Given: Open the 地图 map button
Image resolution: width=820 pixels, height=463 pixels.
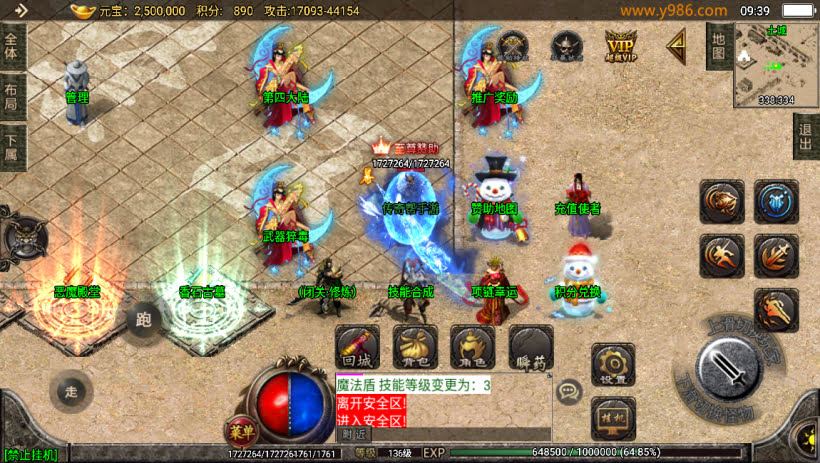Looking at the screenshot, I should (x=718, y=45).
